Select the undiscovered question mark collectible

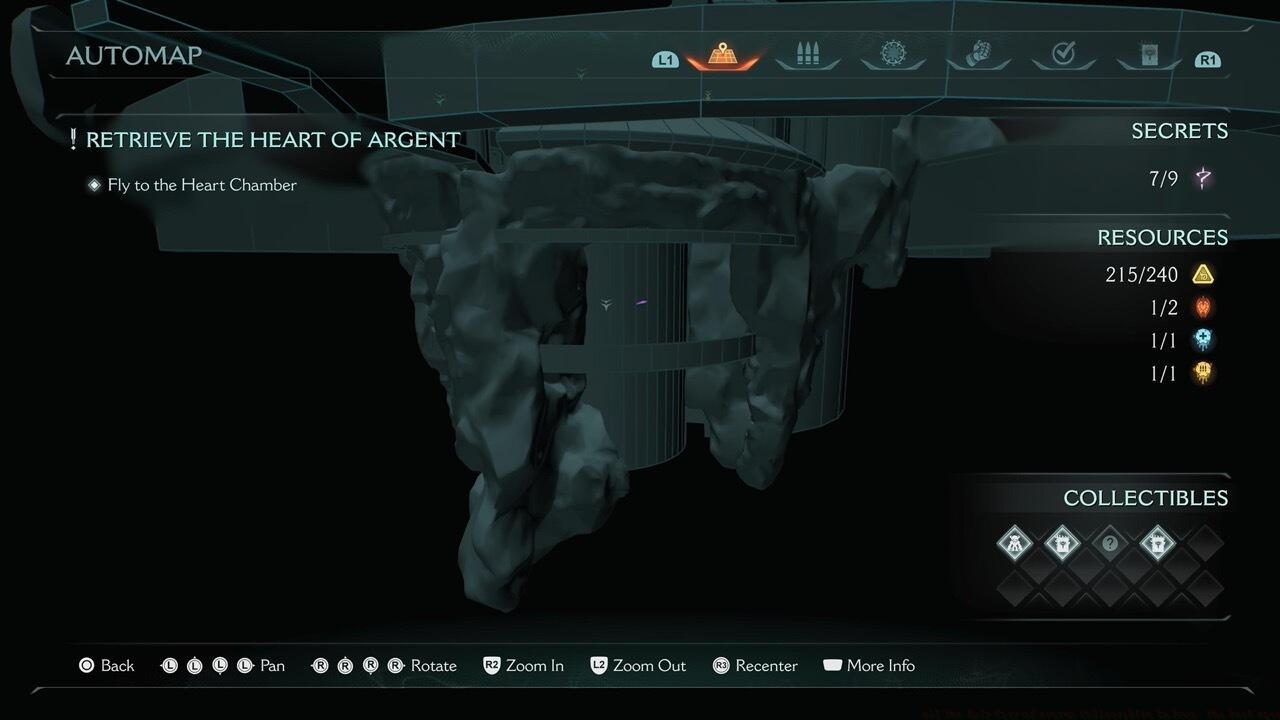coord(1109,543)
